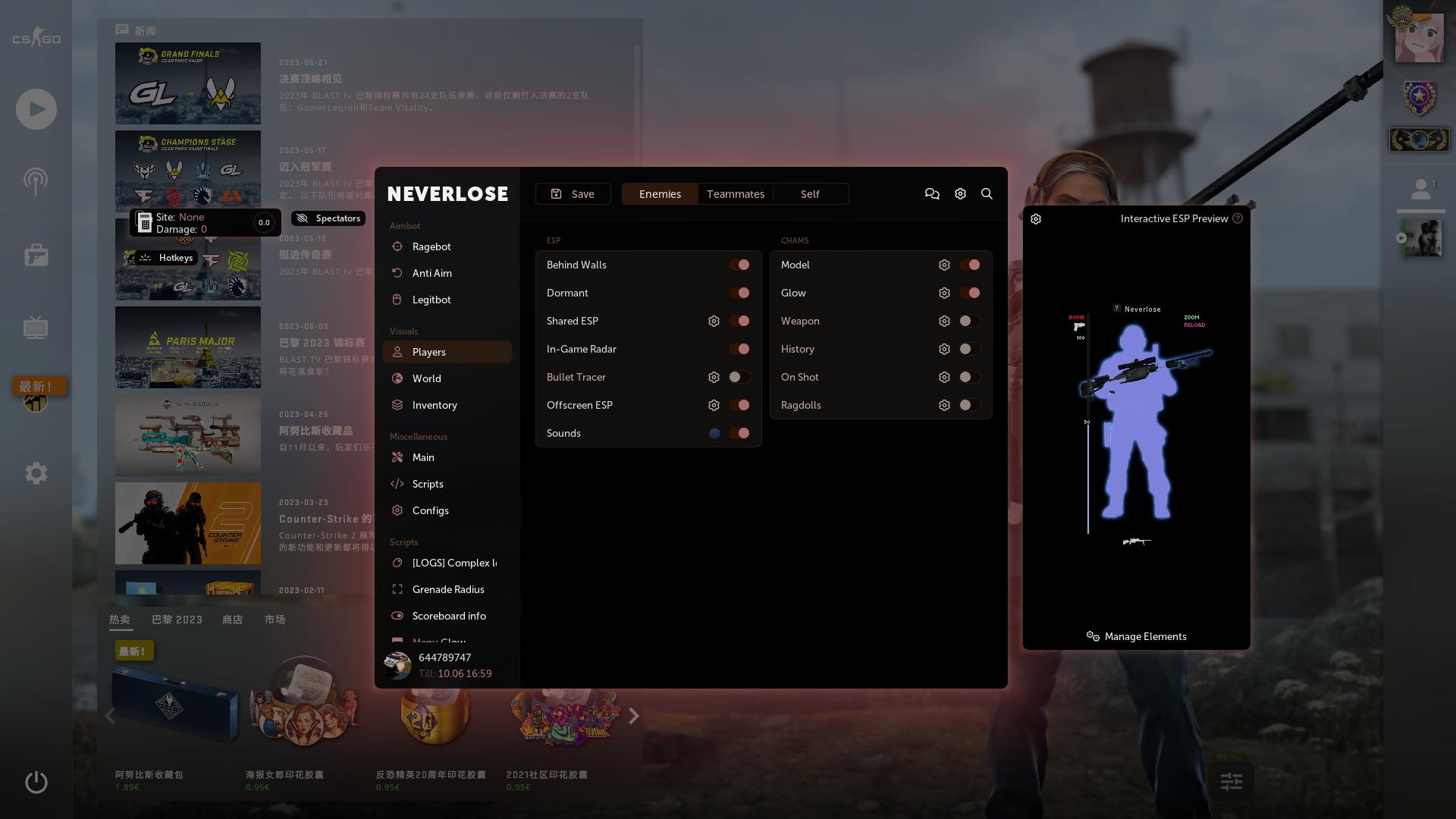Enable the Weapon chams toggle

point(968,321)
